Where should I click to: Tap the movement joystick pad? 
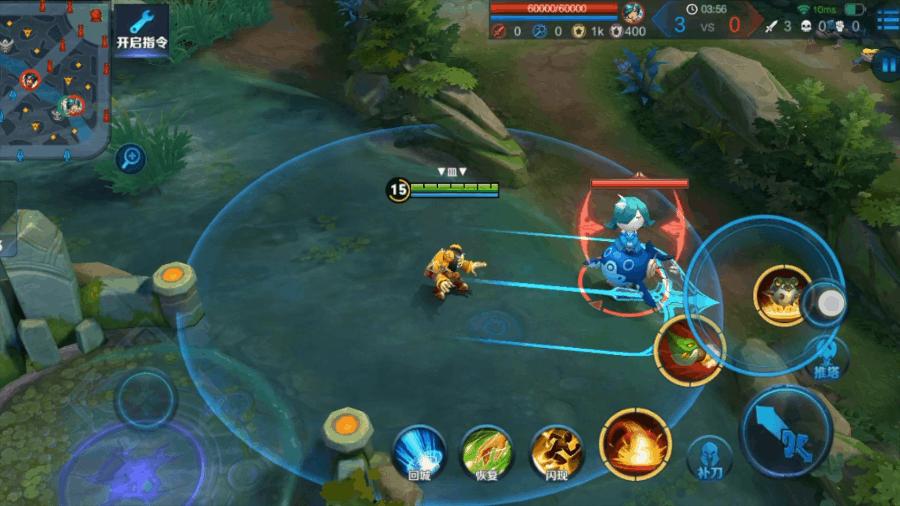146,400
